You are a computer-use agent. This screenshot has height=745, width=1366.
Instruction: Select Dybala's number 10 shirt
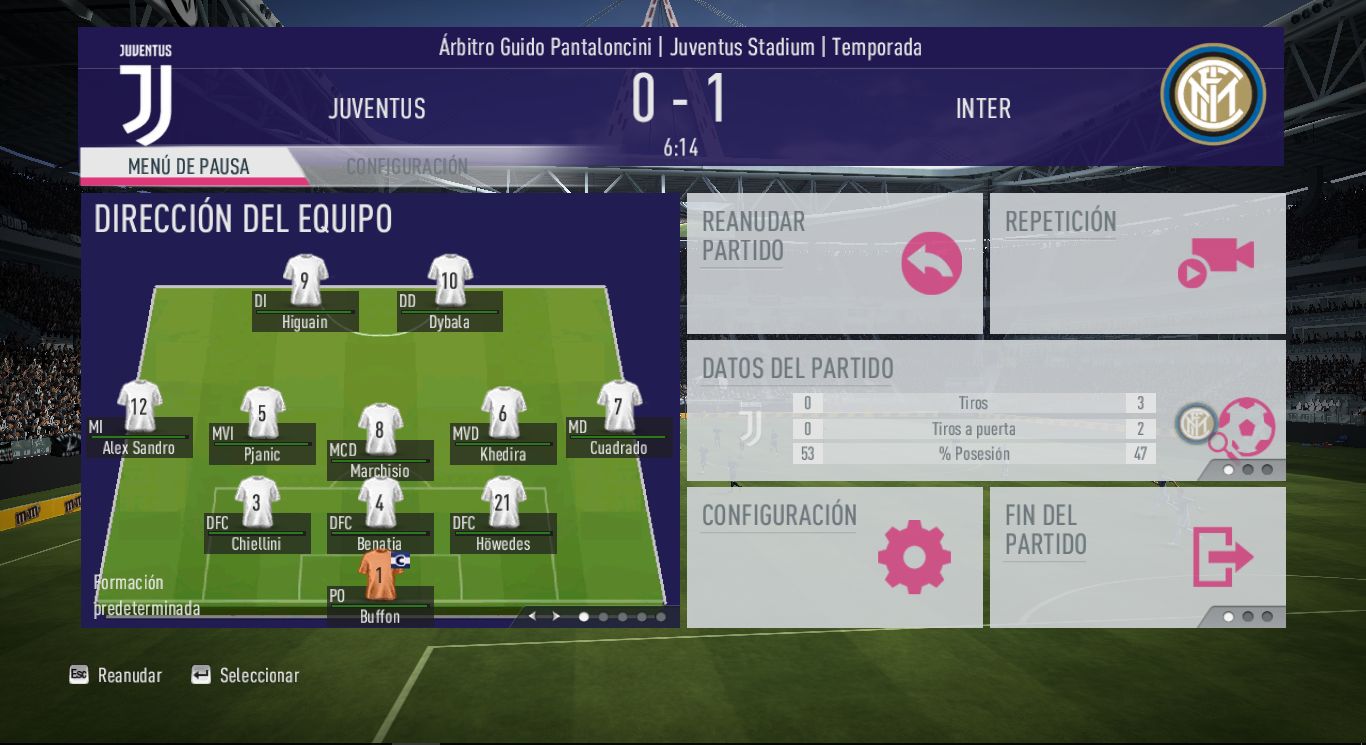point(450,282)
